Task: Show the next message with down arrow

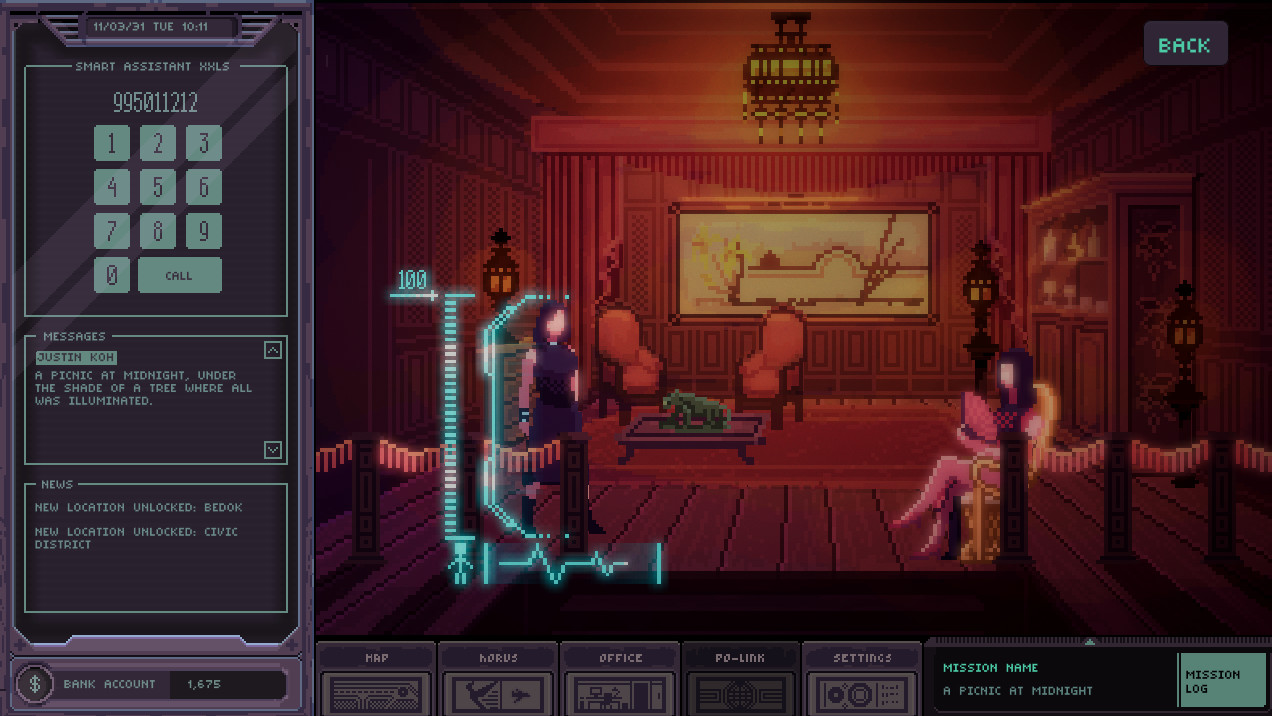Action: click(273, 450)
